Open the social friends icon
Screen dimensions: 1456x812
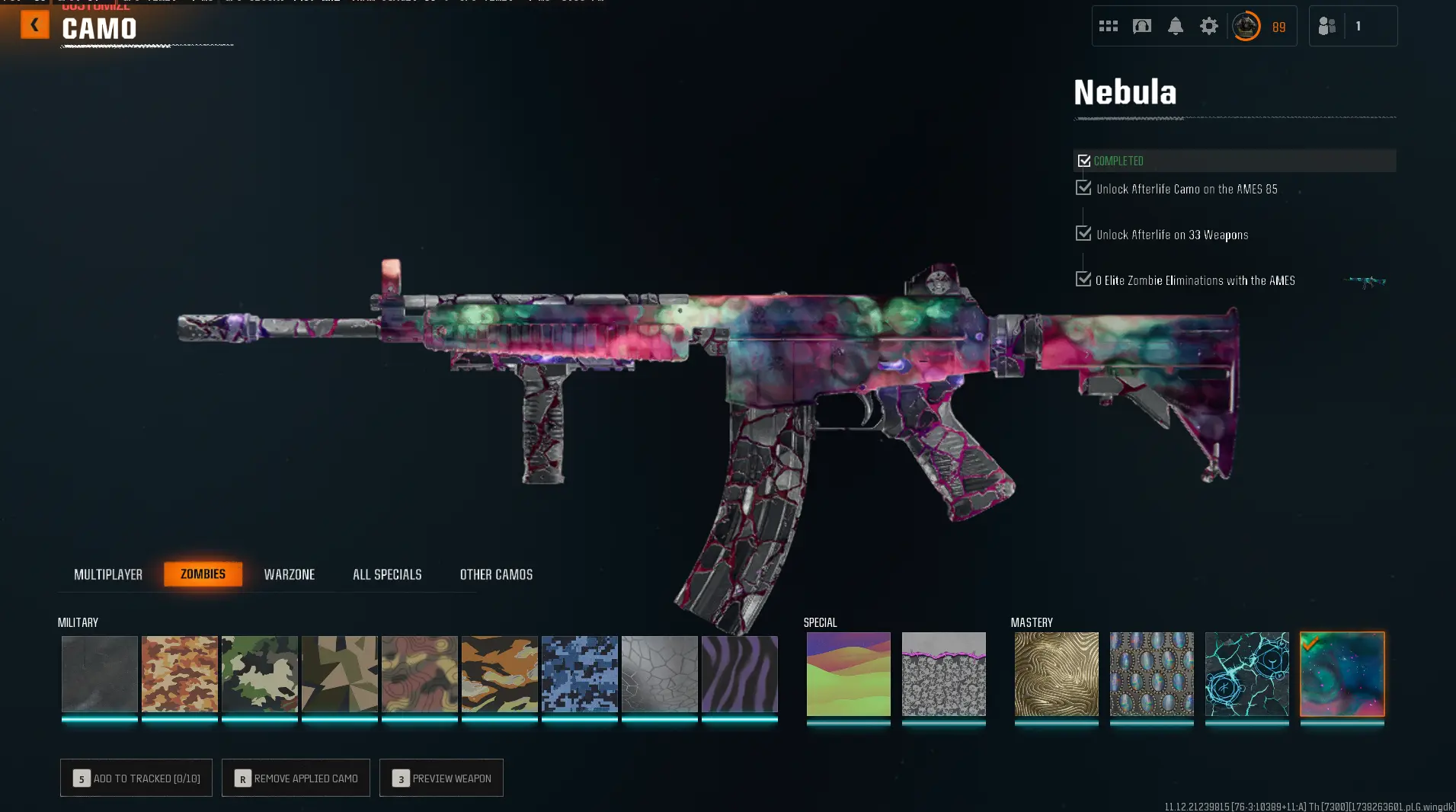click(1327, 25)
